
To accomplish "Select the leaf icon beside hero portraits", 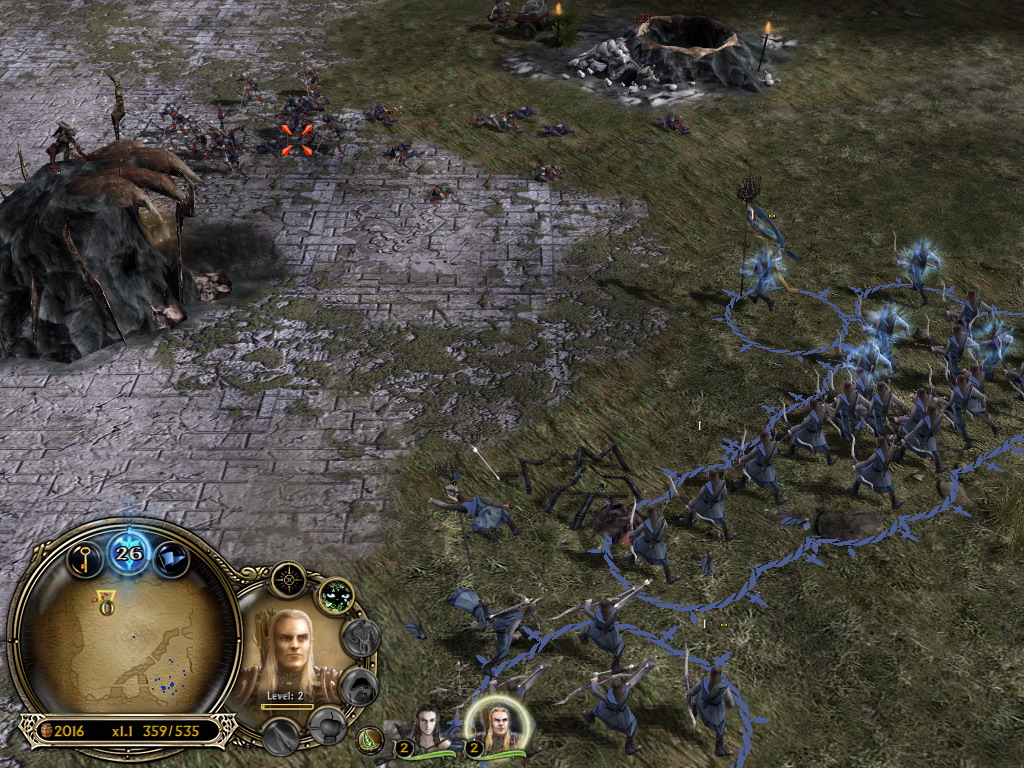I will pos(370,740).
